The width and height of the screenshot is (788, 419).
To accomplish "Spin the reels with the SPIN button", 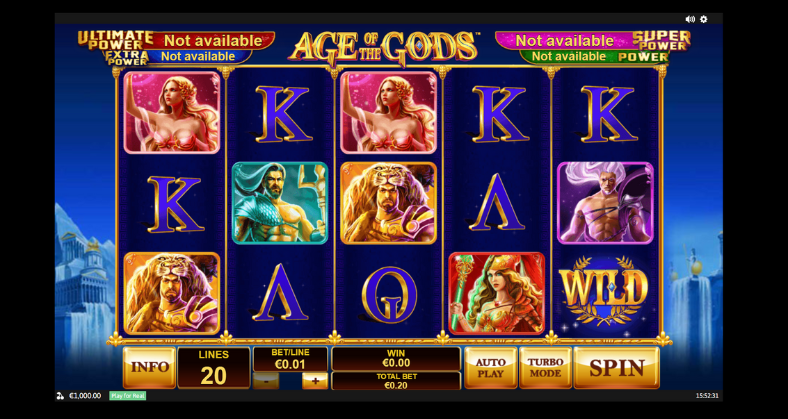I will pos(616,367).
